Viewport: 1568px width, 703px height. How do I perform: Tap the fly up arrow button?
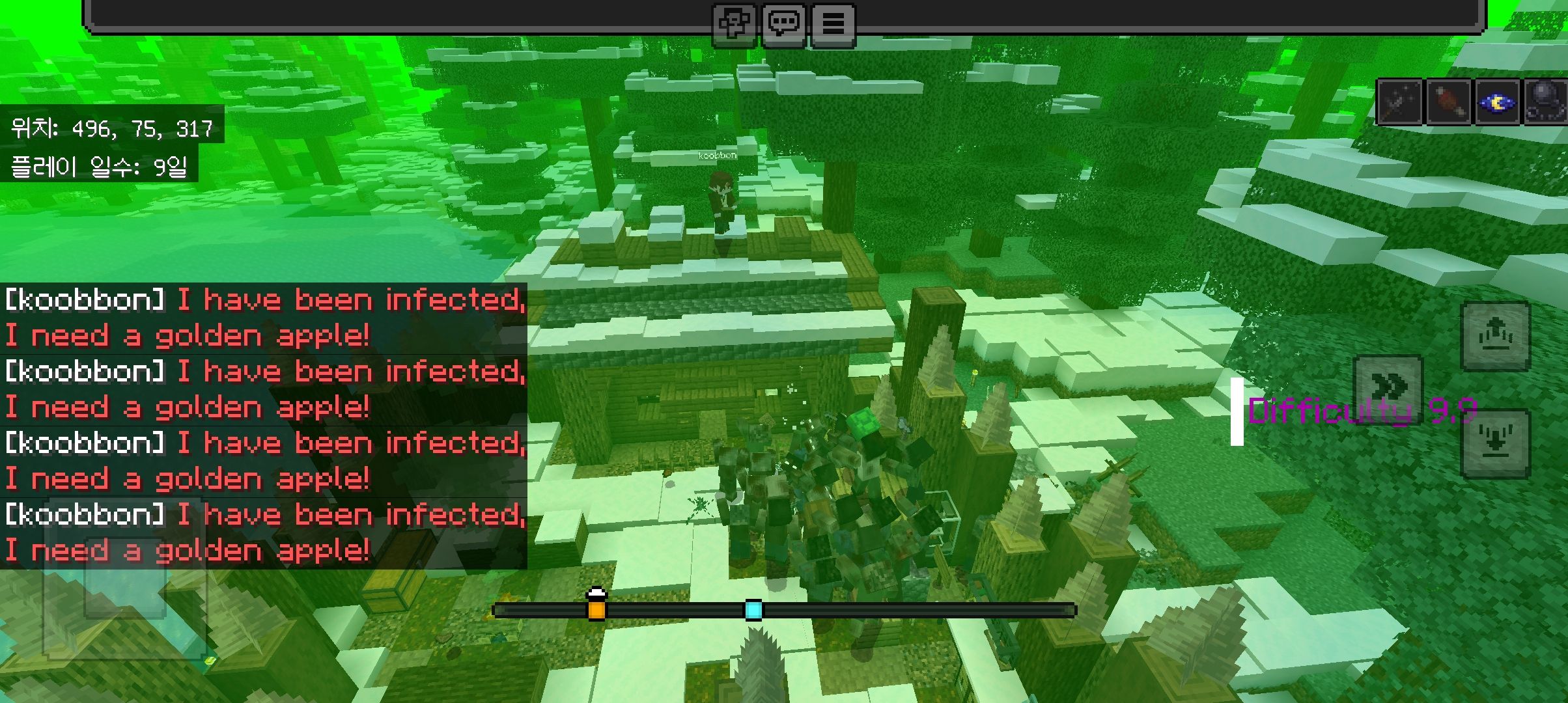click(x=1495, y=336)
